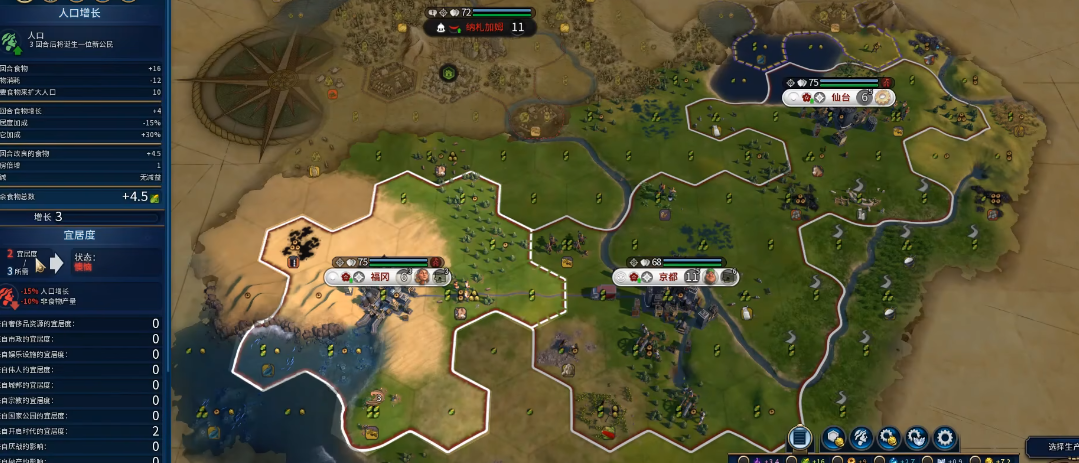Open the change production gear button
The image size is (1079, 463).
coord(945,437)
